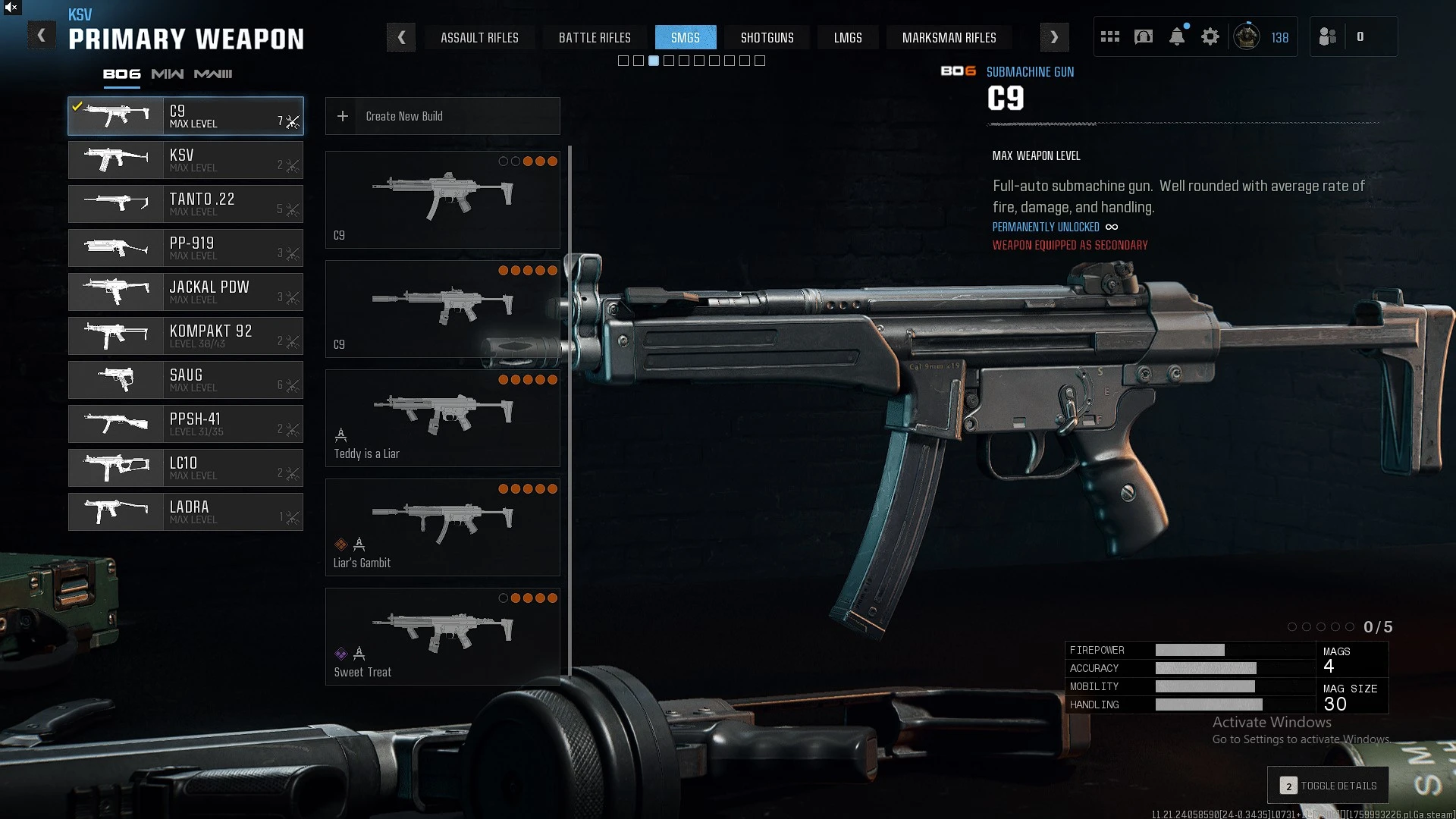Screen dimensions: 1456x819
Task: Choose the Jackal PDW weapon
Action: pyautogui.click(x=186, y=292)
